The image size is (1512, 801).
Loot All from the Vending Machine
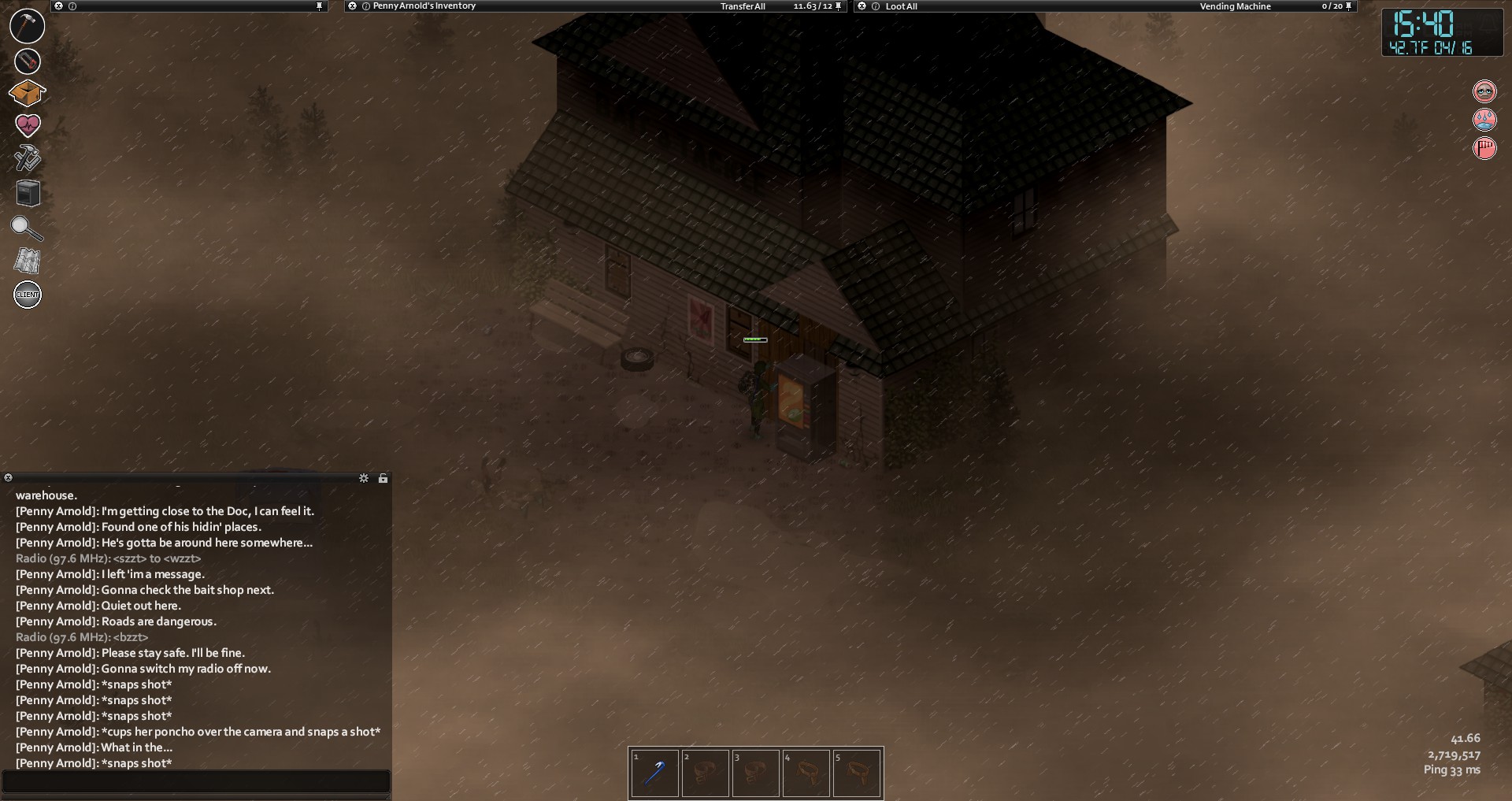[901, 6]
